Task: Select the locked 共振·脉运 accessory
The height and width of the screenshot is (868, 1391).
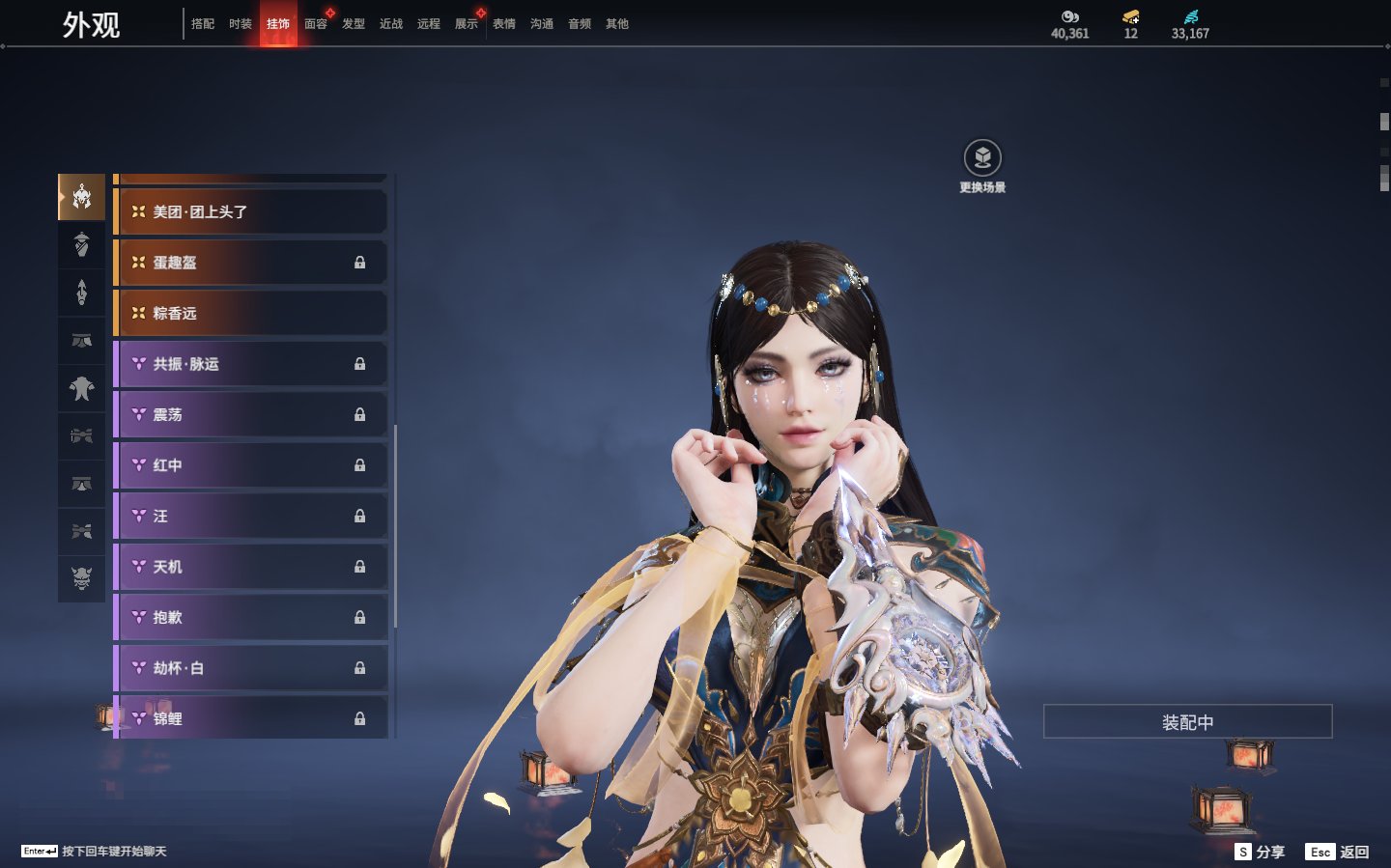Action: coord(251,364)
